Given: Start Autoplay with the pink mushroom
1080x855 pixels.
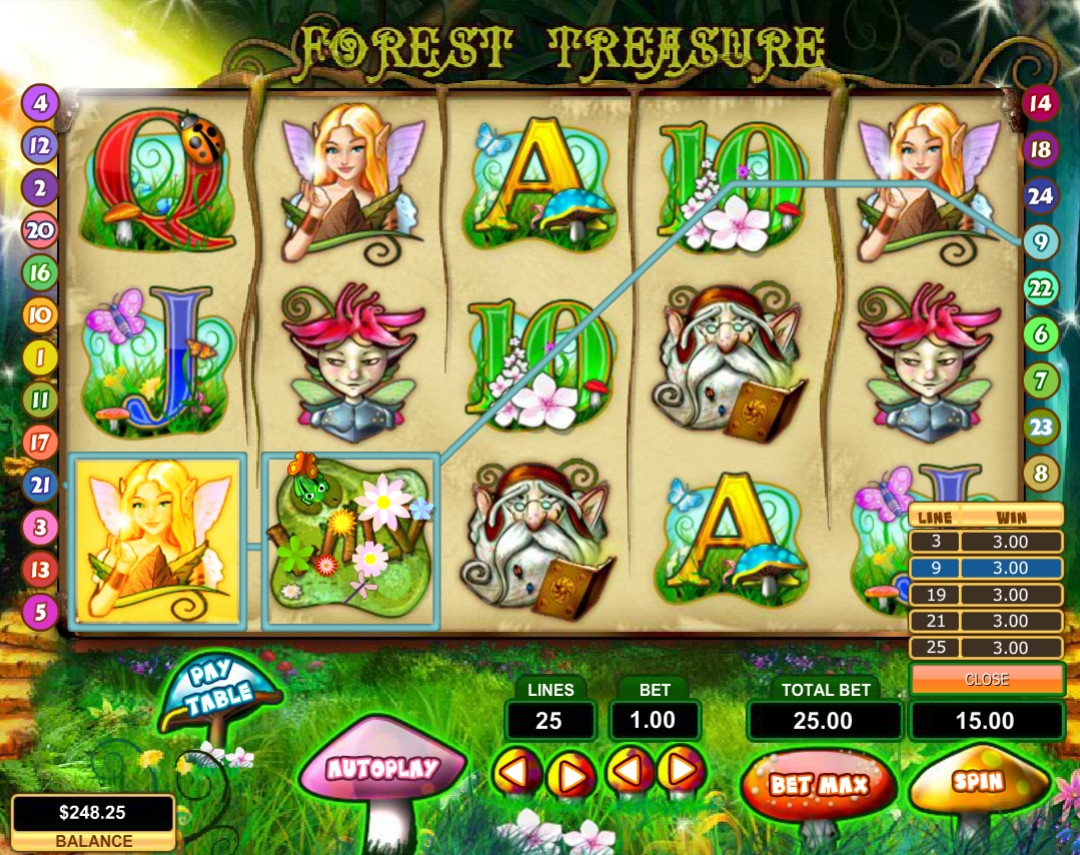Looking at the screenshot, I should [x=382, y=769].
